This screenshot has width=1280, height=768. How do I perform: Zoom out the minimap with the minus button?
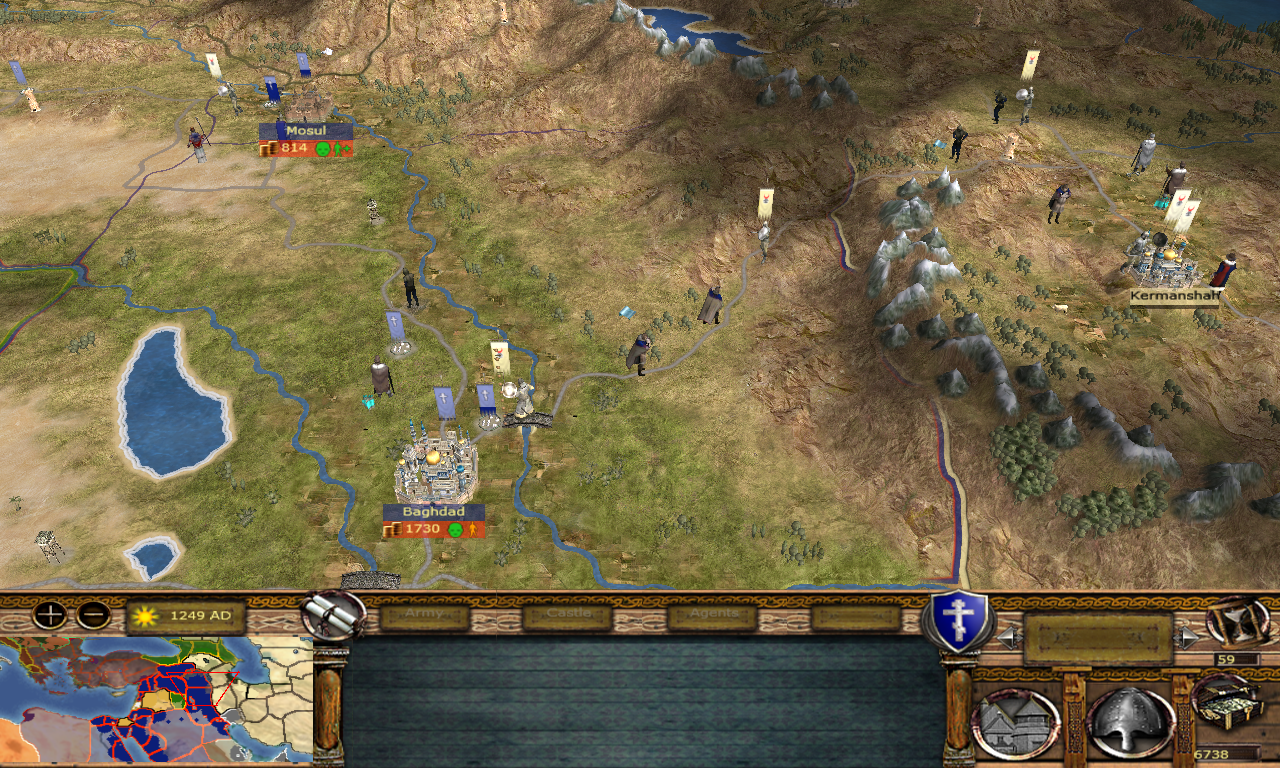93,615
